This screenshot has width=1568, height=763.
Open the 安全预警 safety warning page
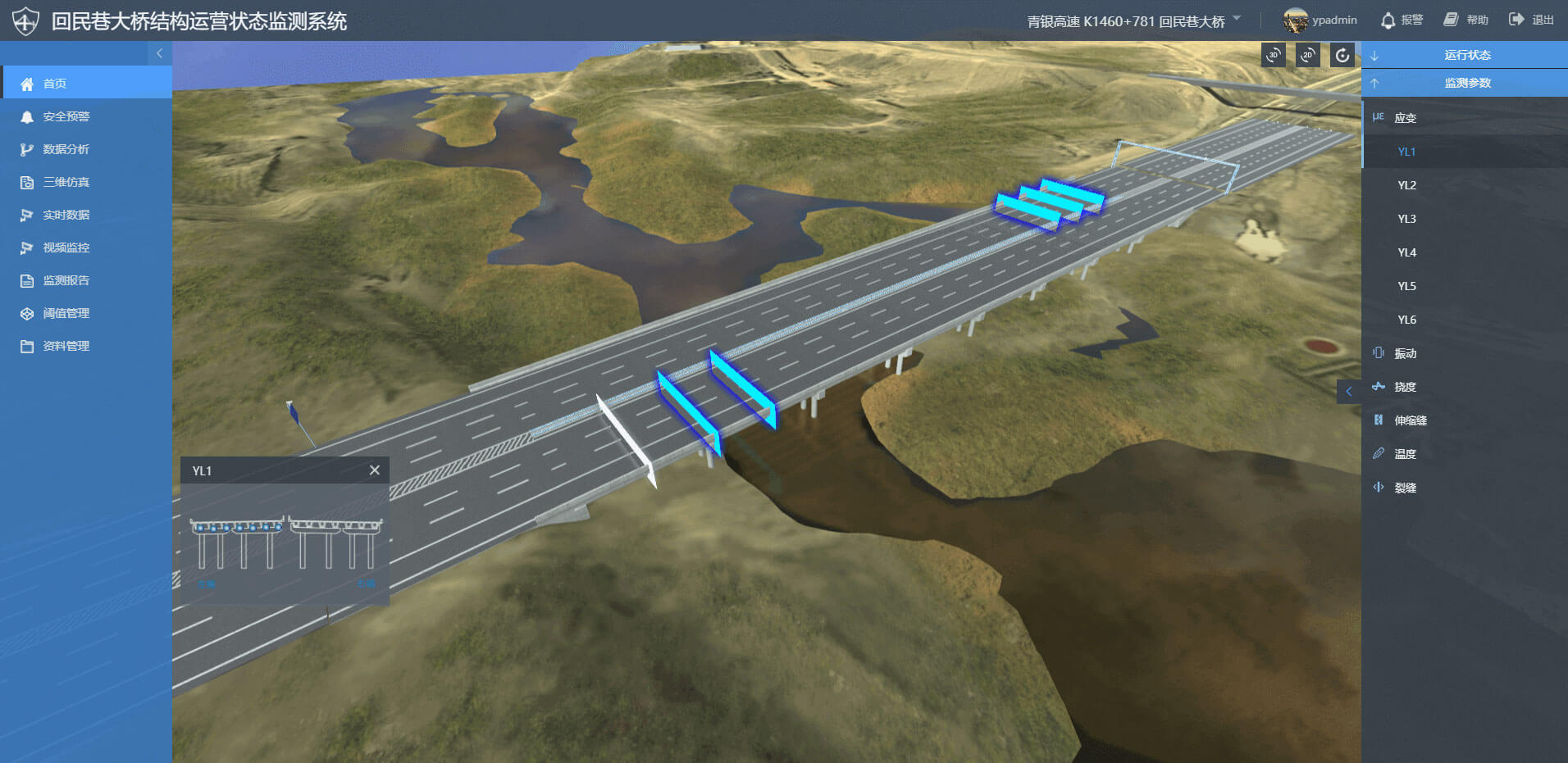66,116
